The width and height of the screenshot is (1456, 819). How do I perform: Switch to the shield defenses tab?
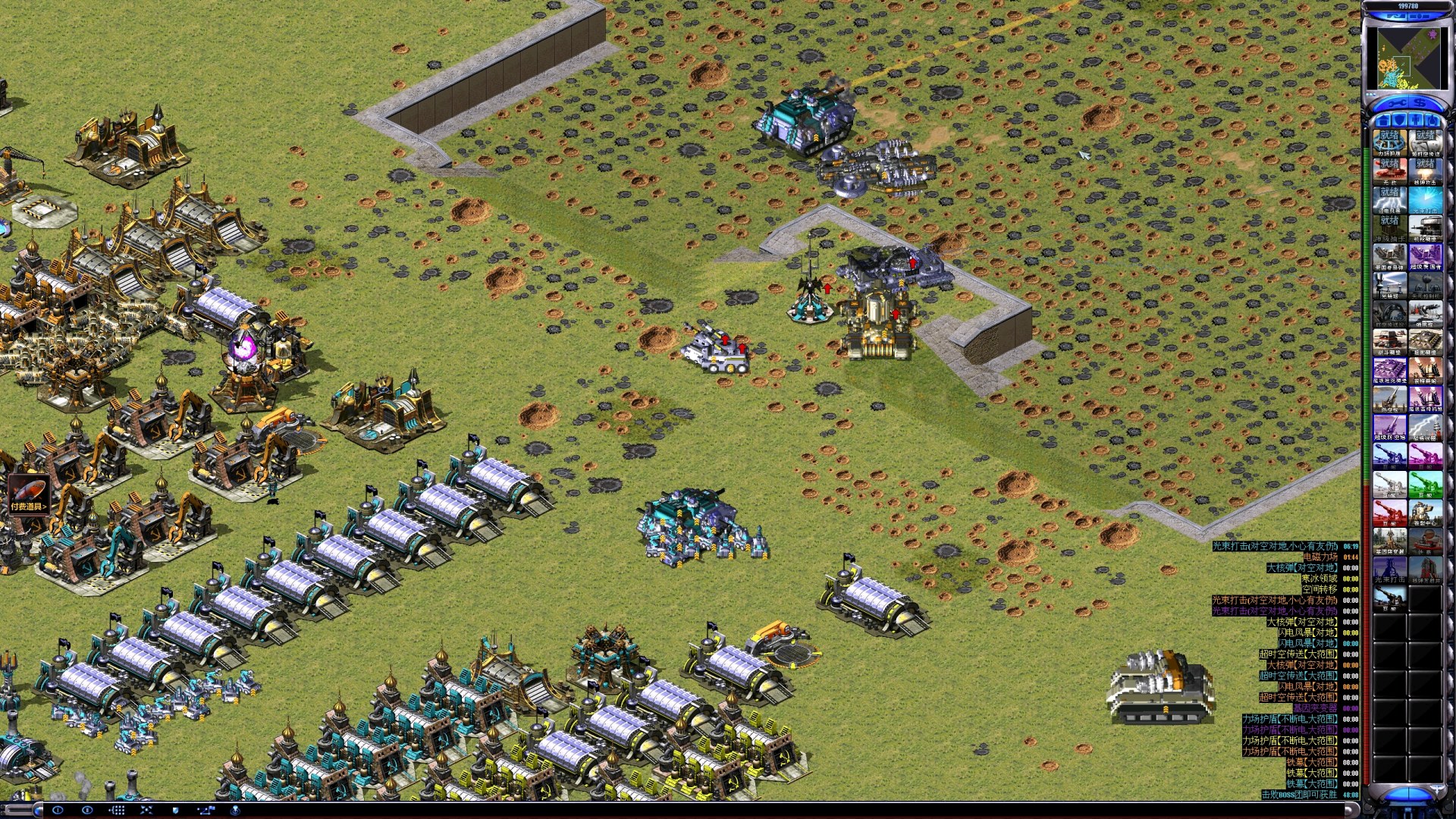coord(1399,121)
